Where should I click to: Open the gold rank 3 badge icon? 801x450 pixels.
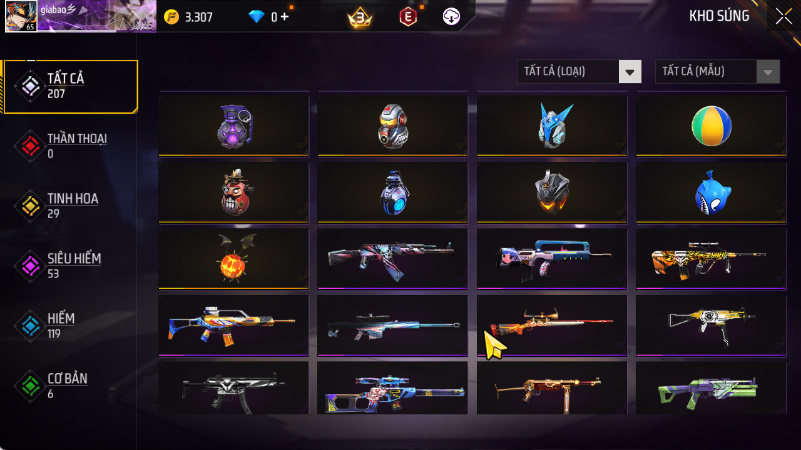coord(359,17)
